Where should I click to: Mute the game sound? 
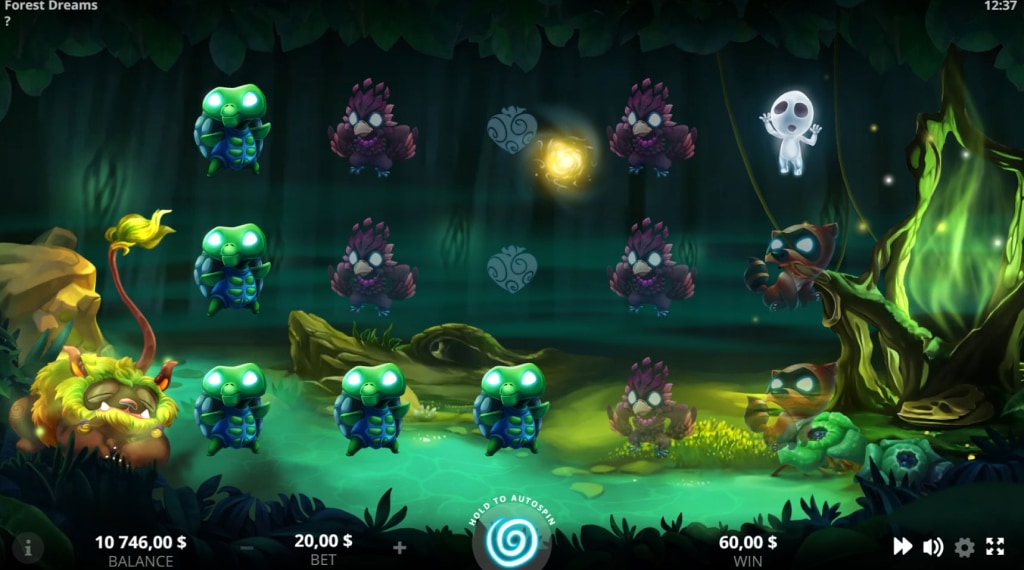coord(933,546)
